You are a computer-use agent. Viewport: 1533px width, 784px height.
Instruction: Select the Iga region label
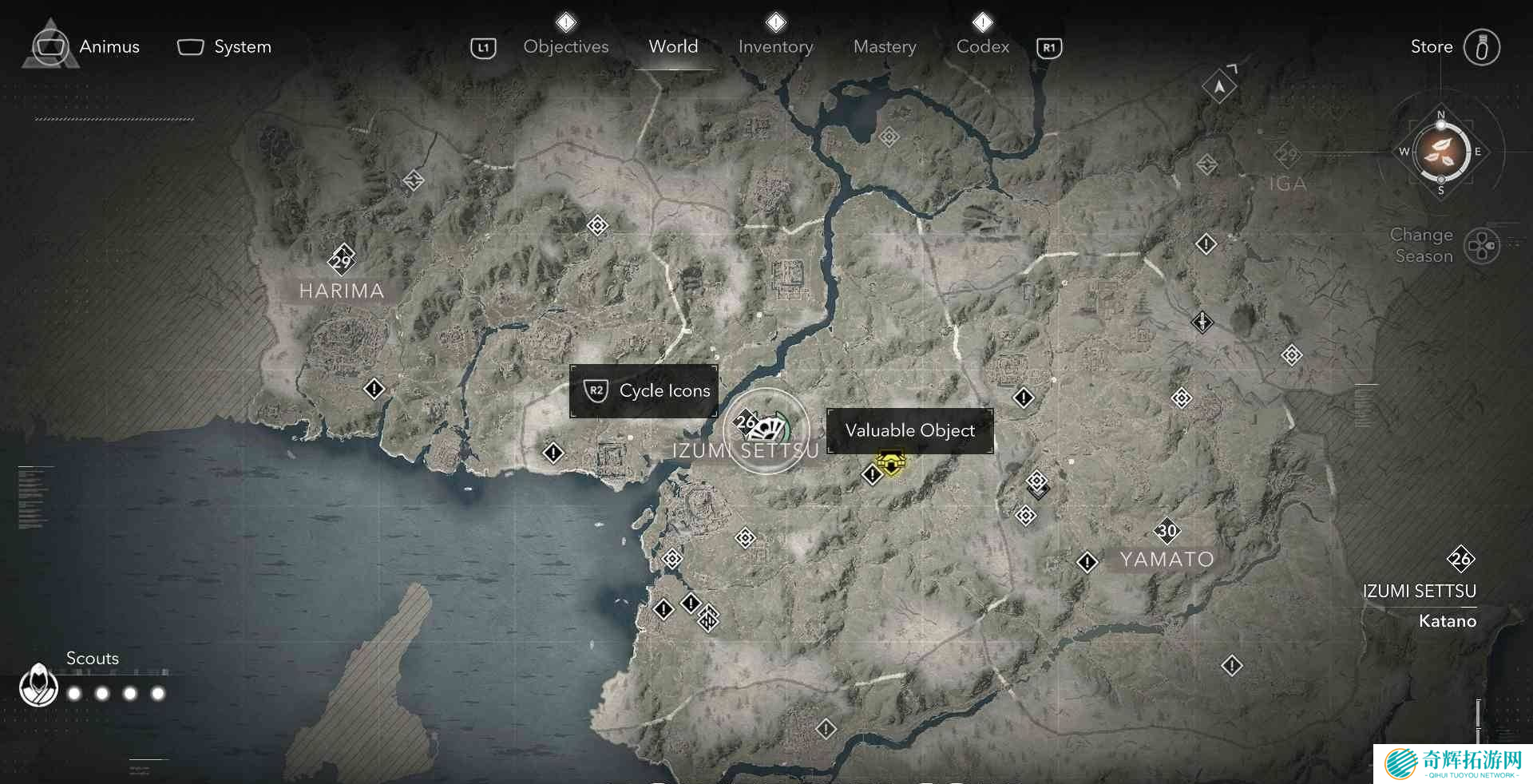click(x=1287, y=184)
